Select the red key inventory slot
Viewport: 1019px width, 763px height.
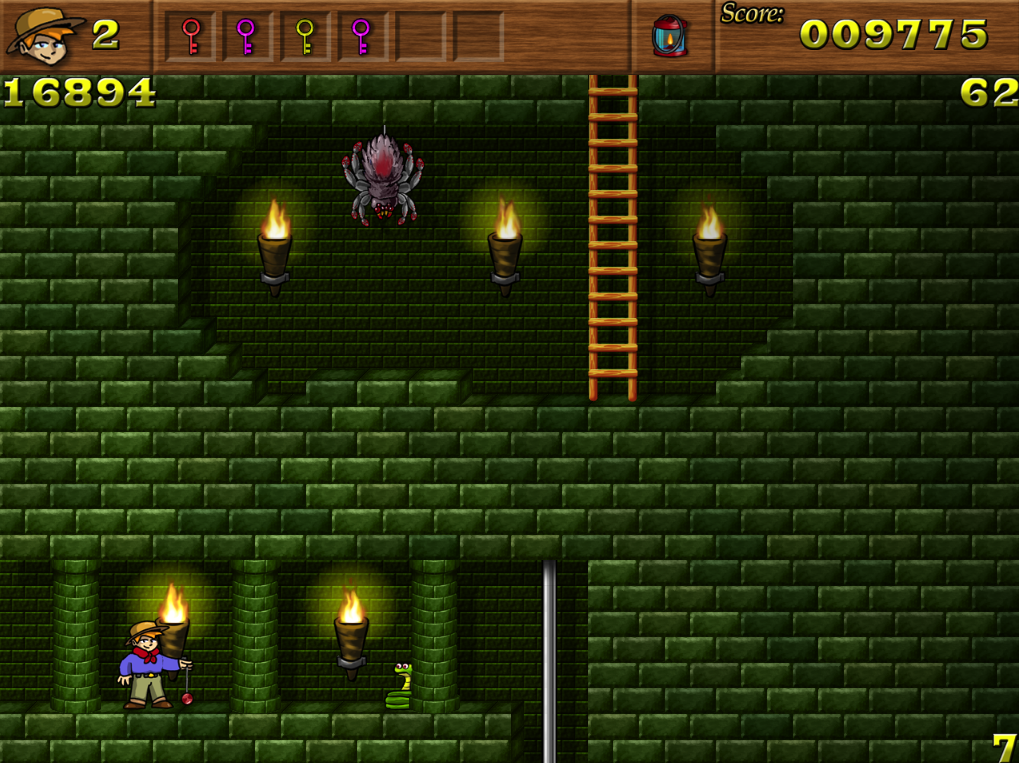(191, 37)
